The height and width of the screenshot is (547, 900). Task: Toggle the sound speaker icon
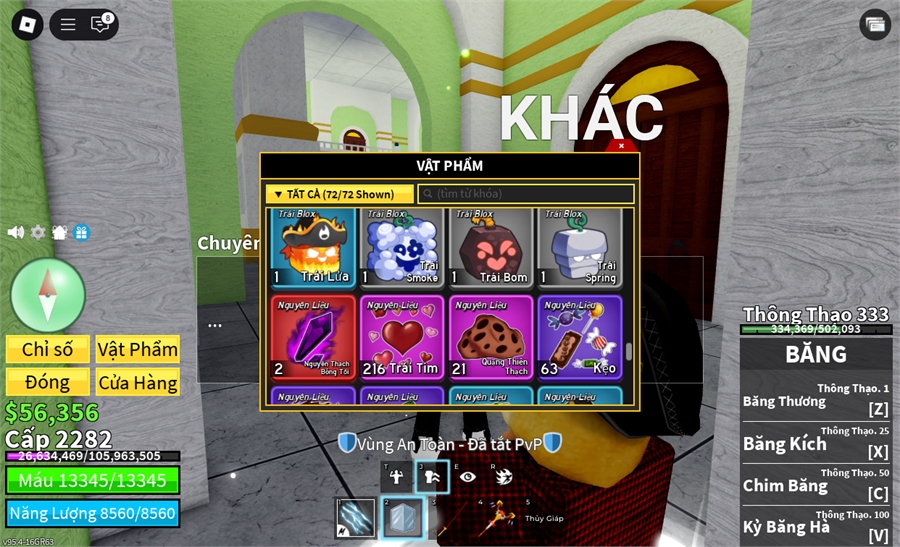(x=15, y=232)
